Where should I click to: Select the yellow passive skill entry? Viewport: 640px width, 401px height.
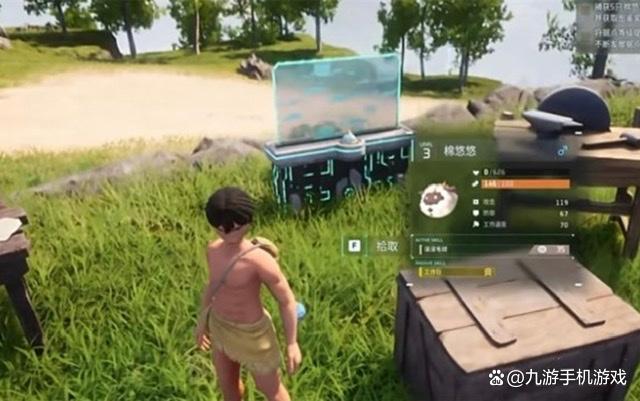[x=457, y=270]
